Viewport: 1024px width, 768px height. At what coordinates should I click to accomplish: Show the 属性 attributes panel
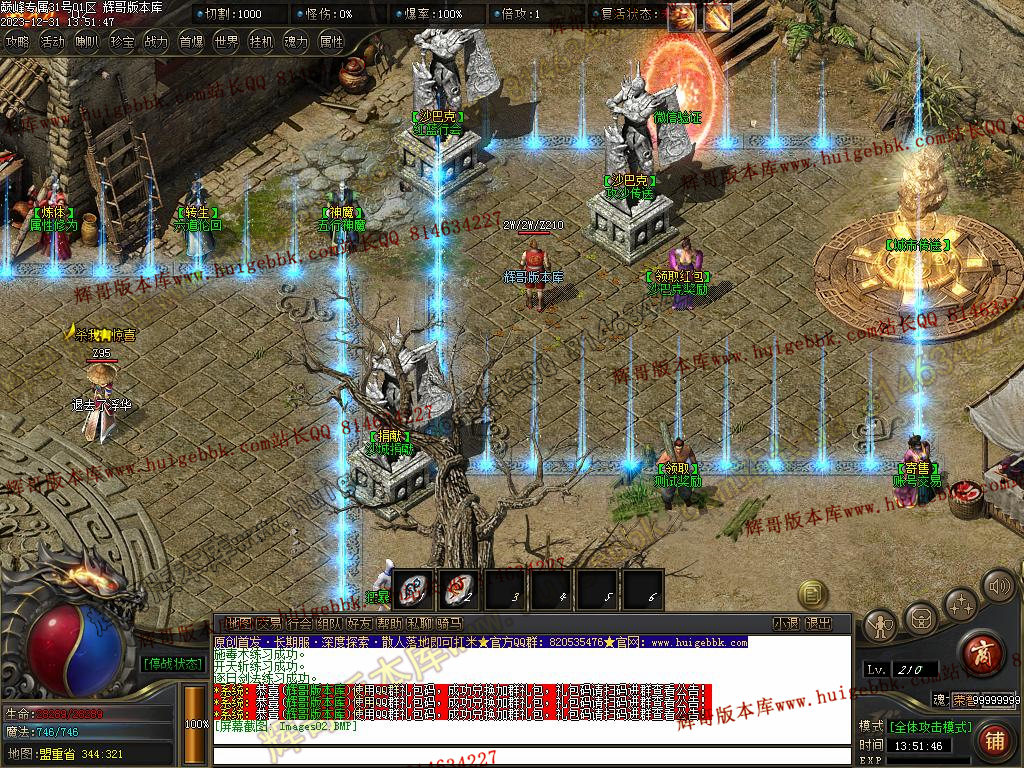tap(331, 42)
